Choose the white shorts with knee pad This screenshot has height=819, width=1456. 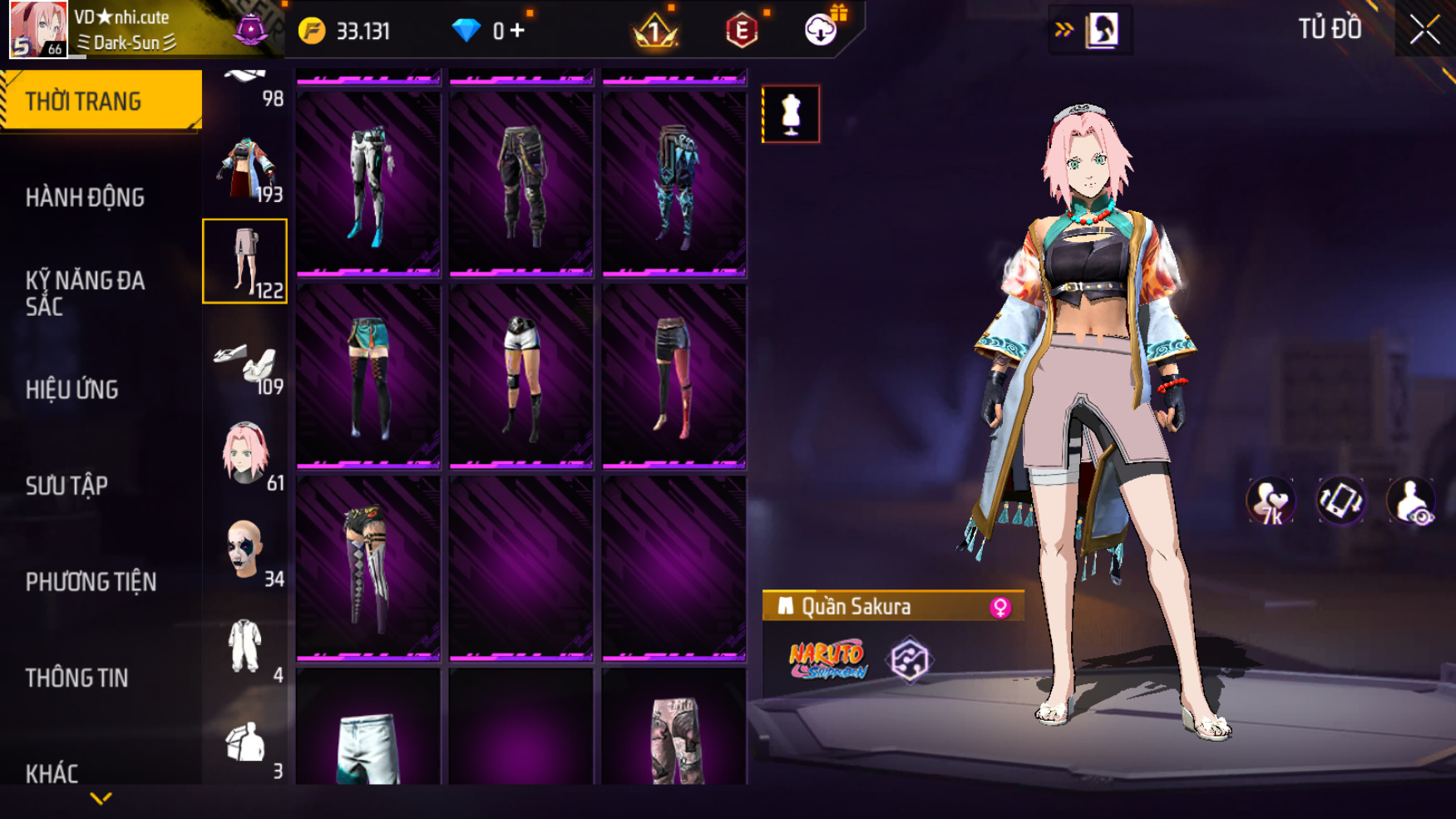(521, 376)
